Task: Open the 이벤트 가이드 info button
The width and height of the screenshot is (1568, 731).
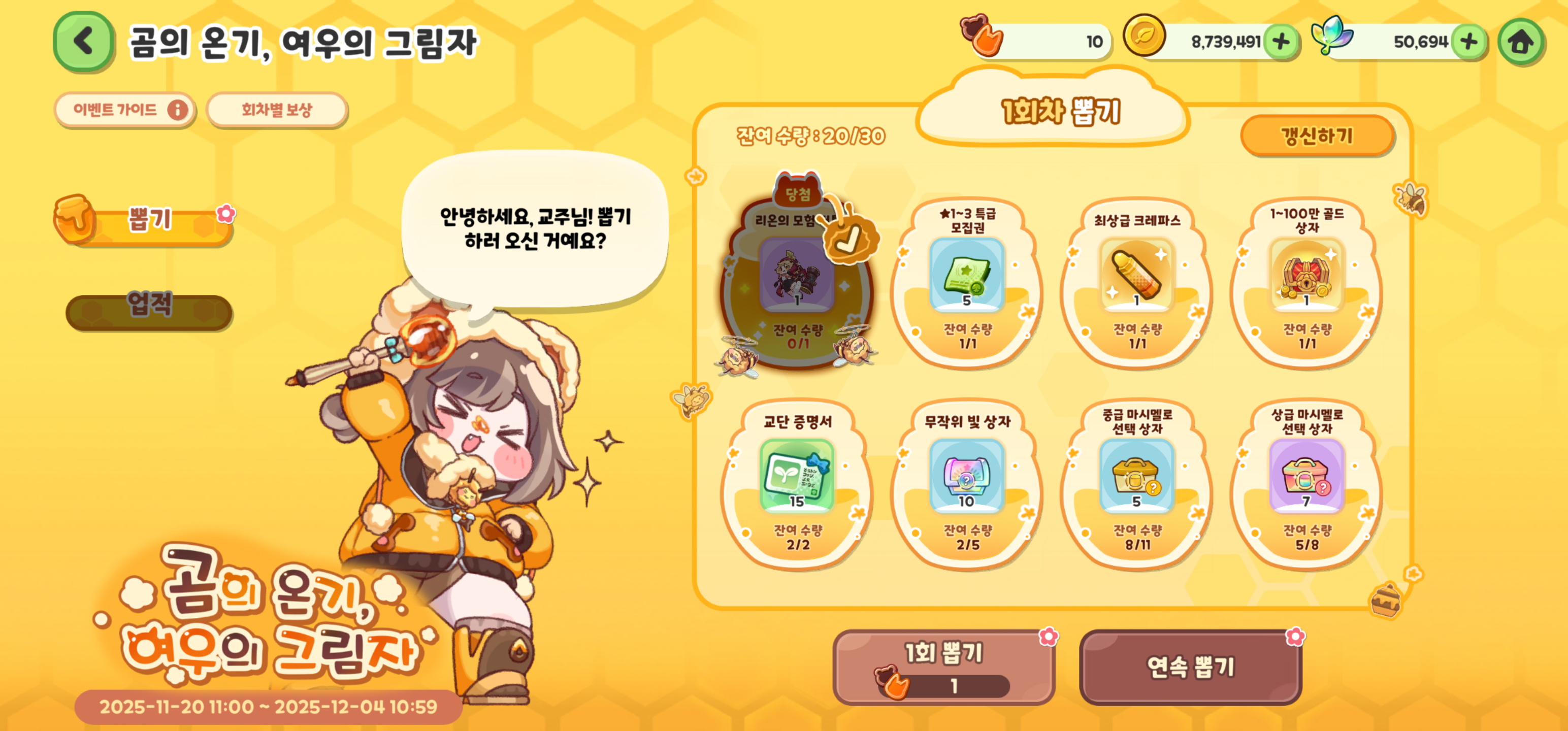Action: coord(125,110)
